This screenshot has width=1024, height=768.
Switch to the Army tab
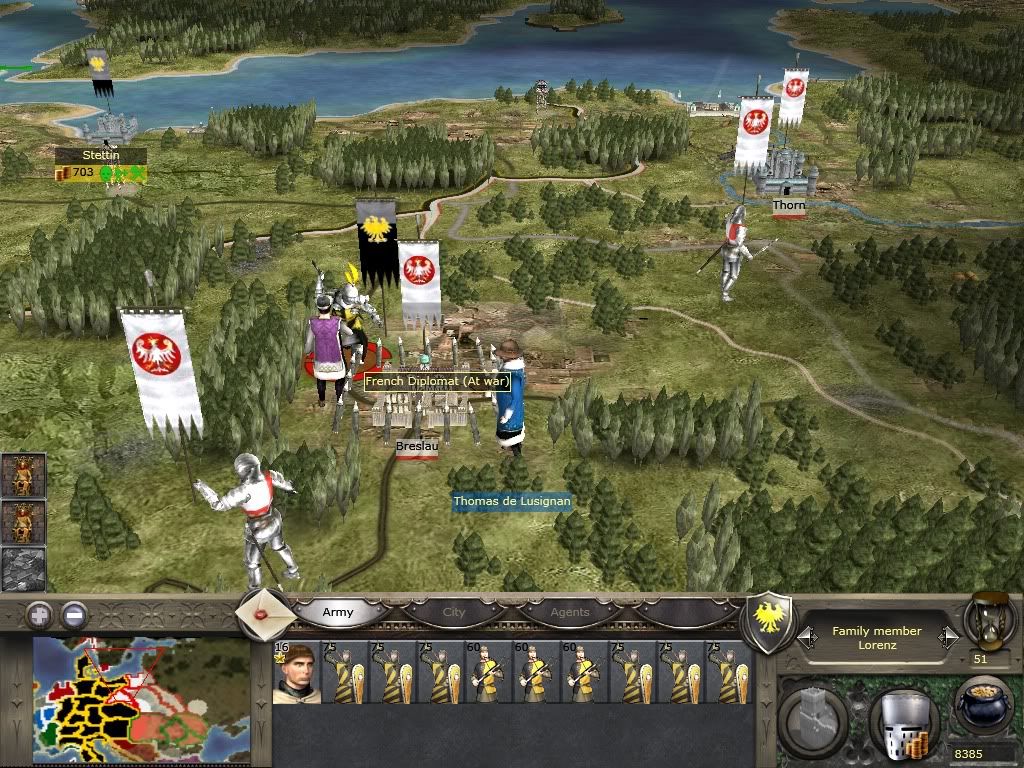coord(338,612)
